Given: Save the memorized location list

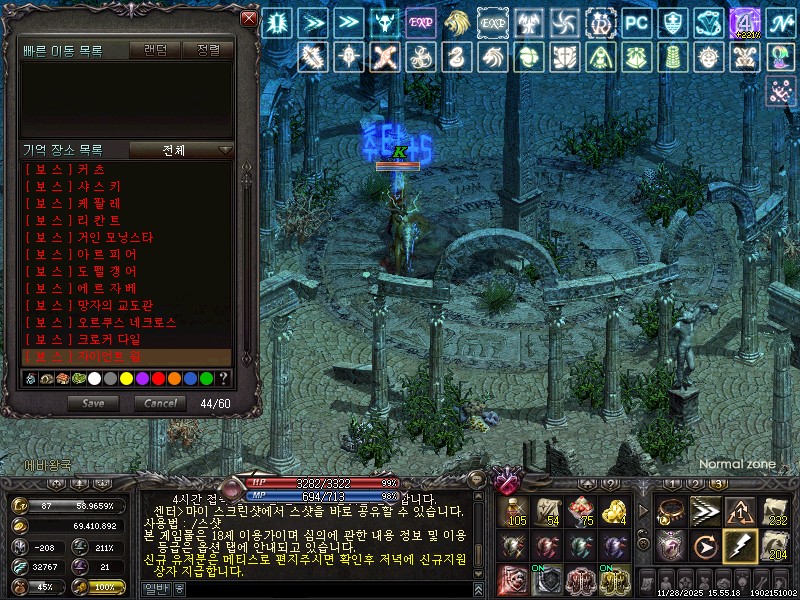Looking at the screenshot, I should coord(93,404).
